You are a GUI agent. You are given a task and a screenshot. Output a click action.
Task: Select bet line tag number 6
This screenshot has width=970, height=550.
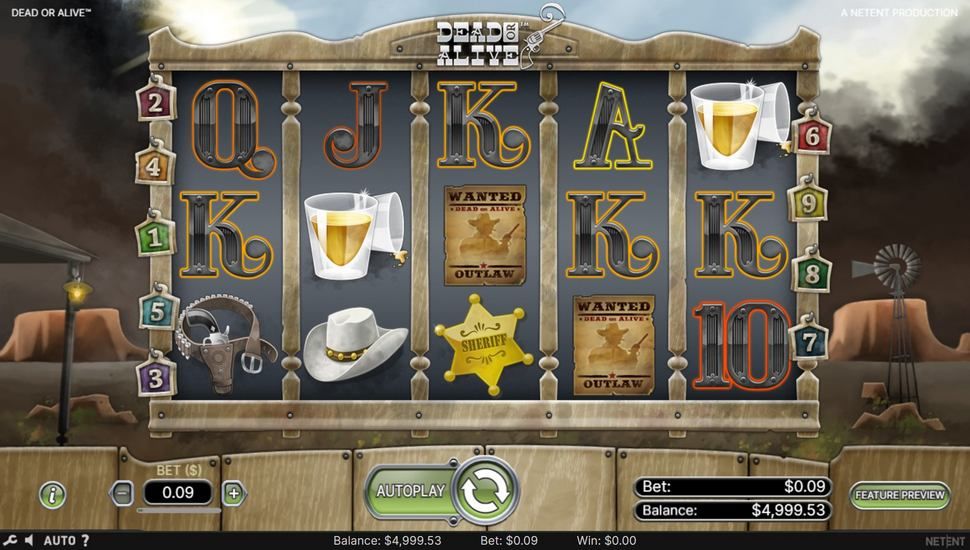point(811,134)
